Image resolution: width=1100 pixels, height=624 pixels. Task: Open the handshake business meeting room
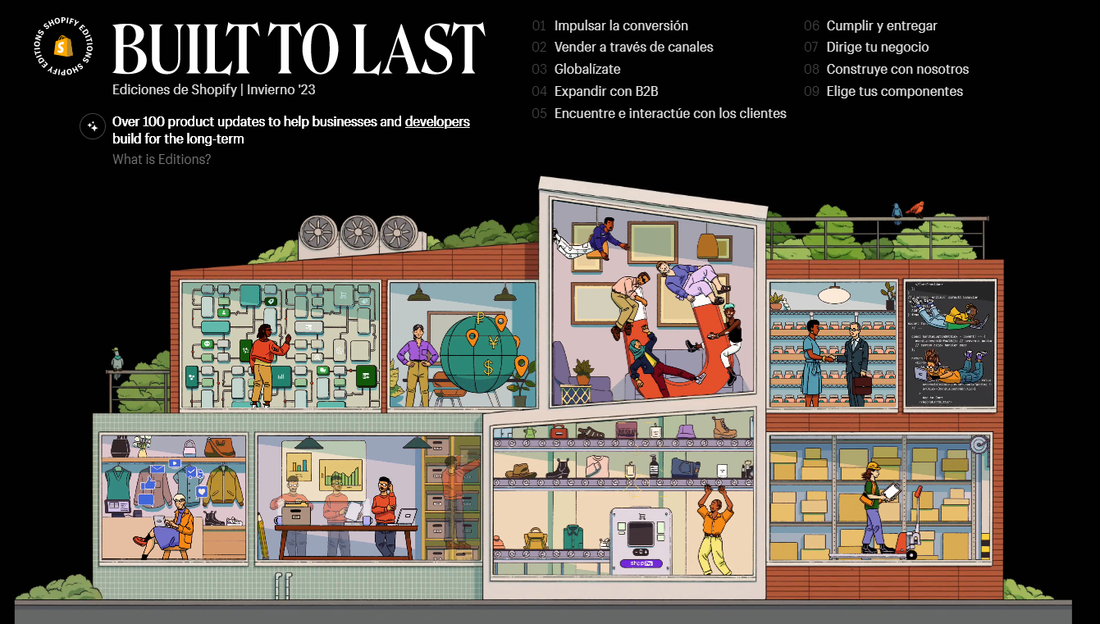[832, 345]
